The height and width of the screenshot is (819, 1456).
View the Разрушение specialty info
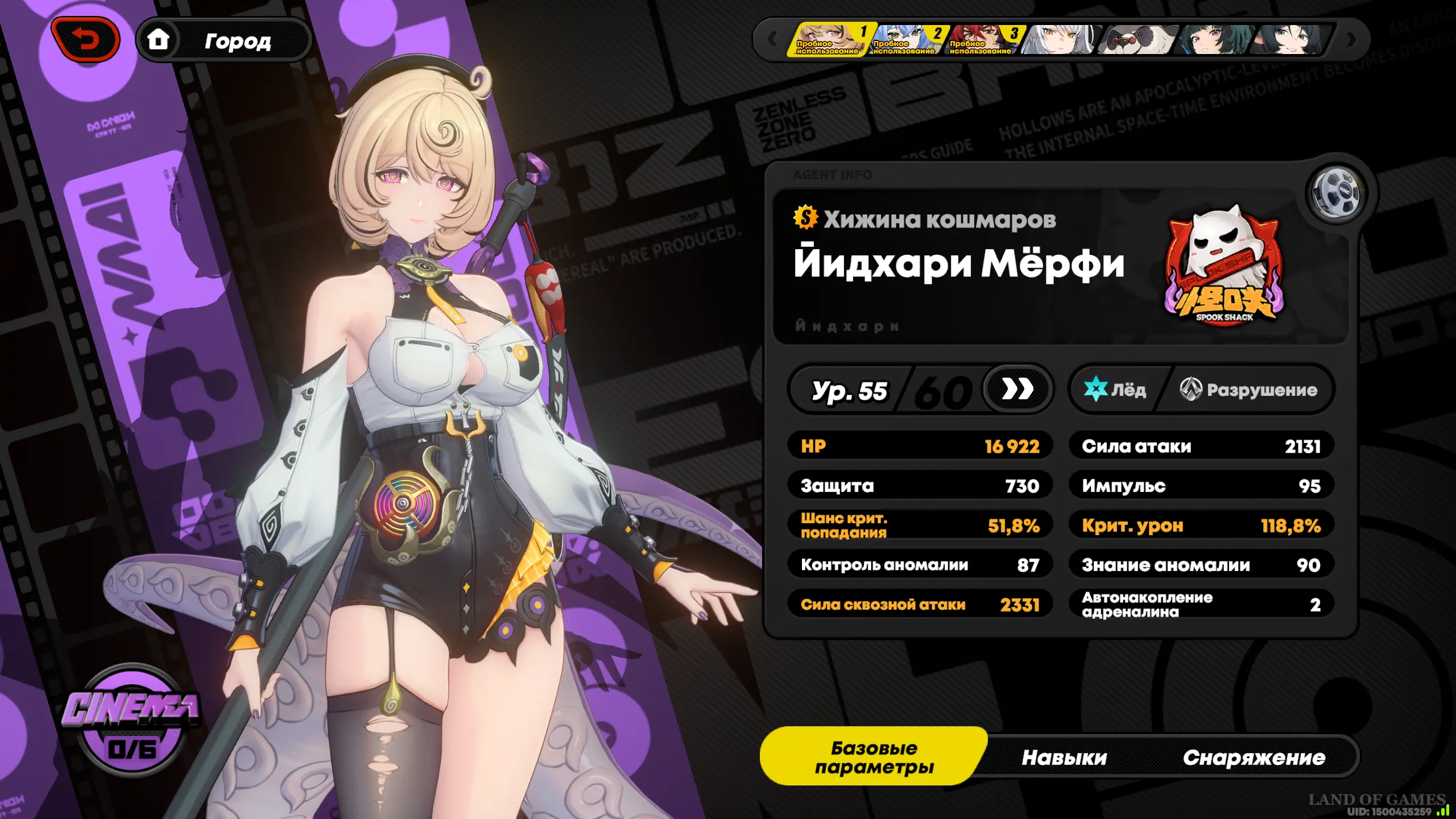(1249, 390)
